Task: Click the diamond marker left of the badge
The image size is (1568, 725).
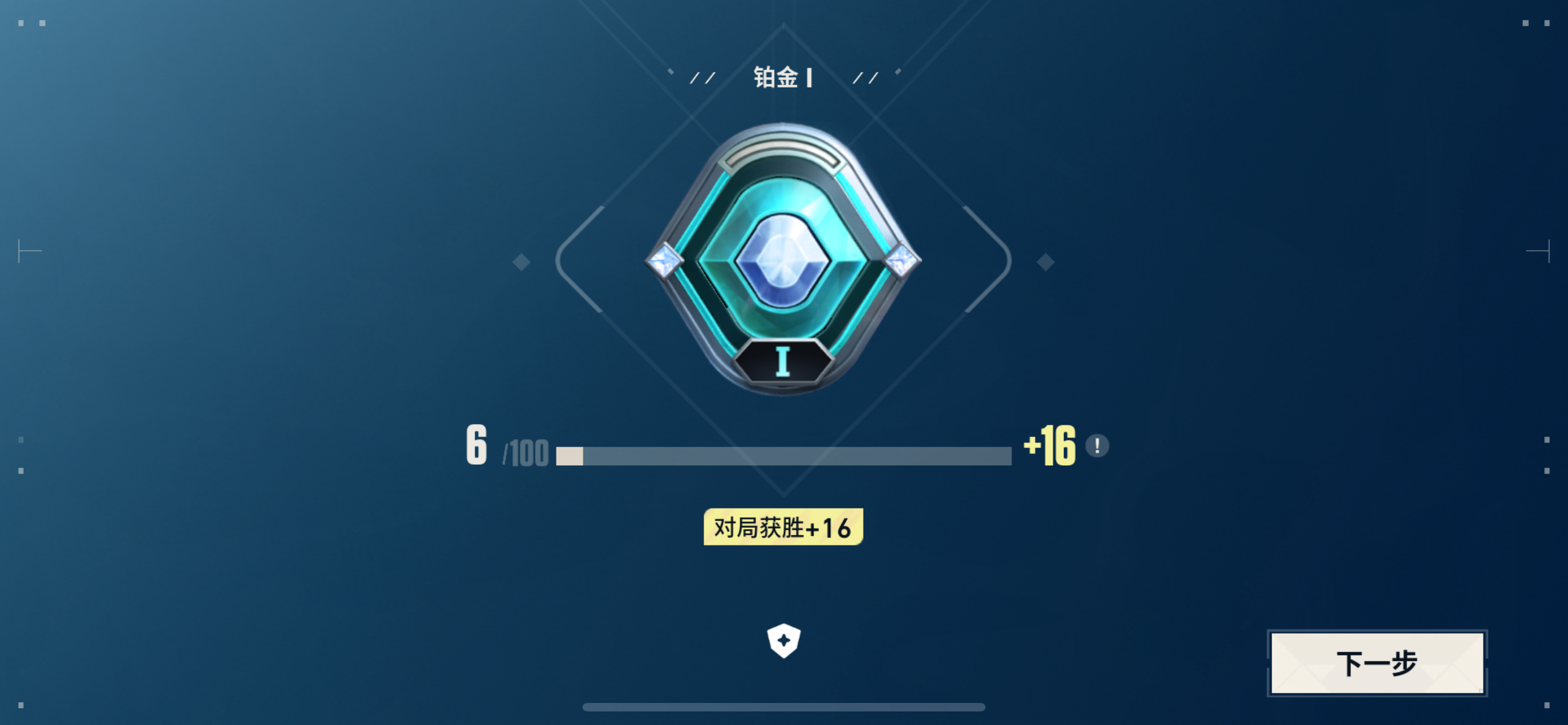Action: click(520, 262)
